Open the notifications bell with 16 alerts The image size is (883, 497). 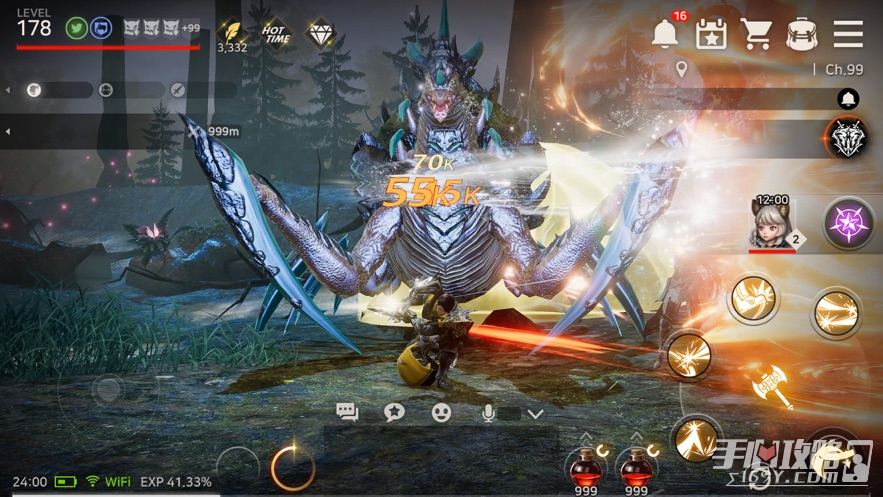click(x=665, y=33)
